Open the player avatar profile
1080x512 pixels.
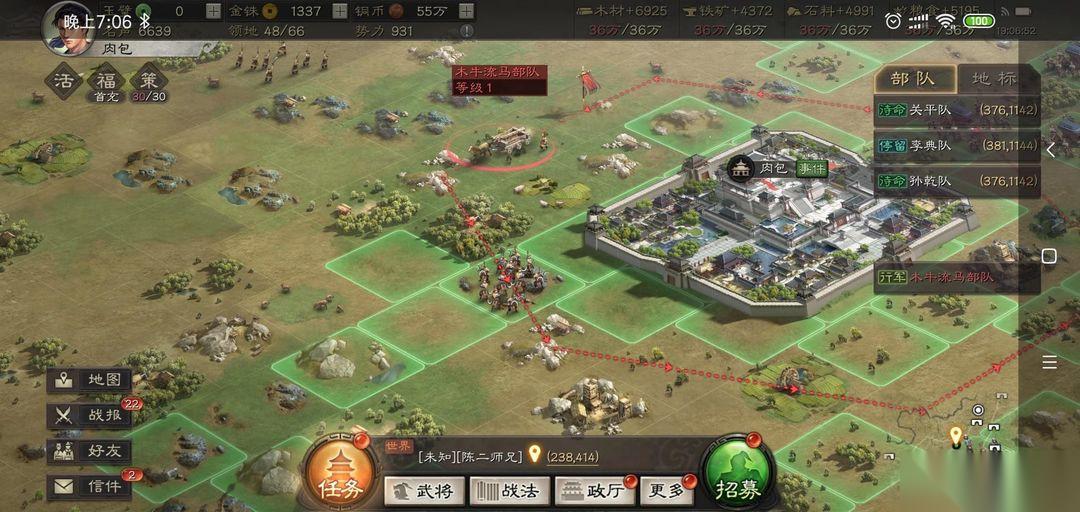pos(64,24)
